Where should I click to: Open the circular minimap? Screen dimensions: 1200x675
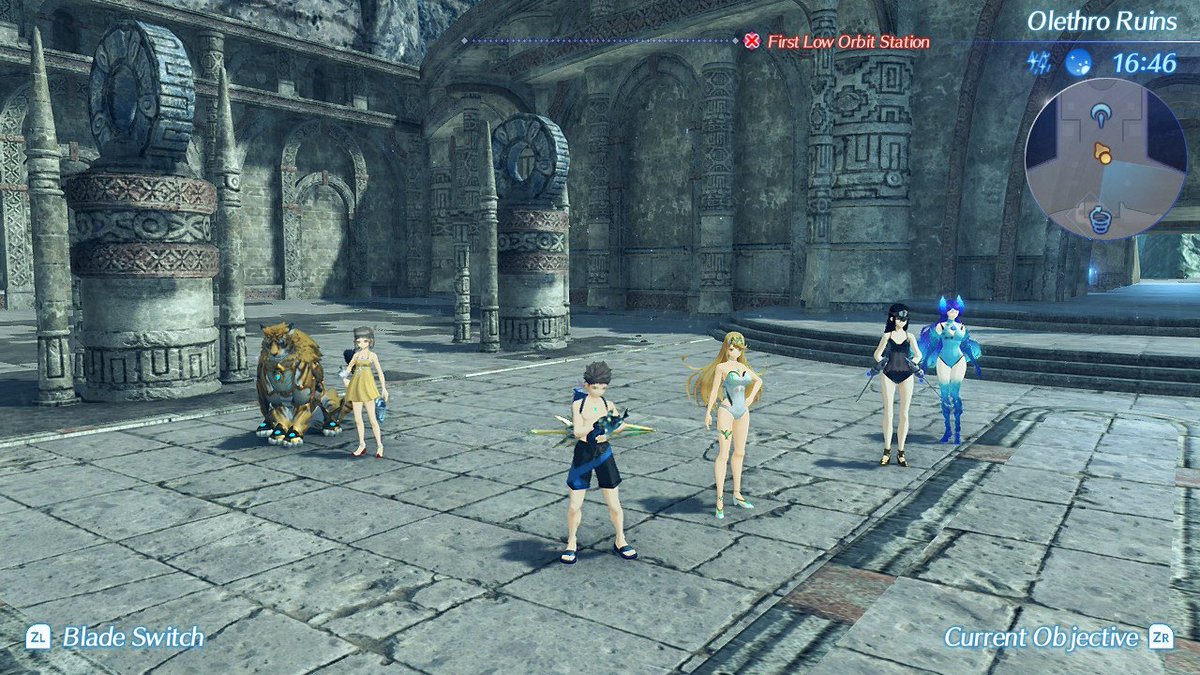tap(1105, 159)
